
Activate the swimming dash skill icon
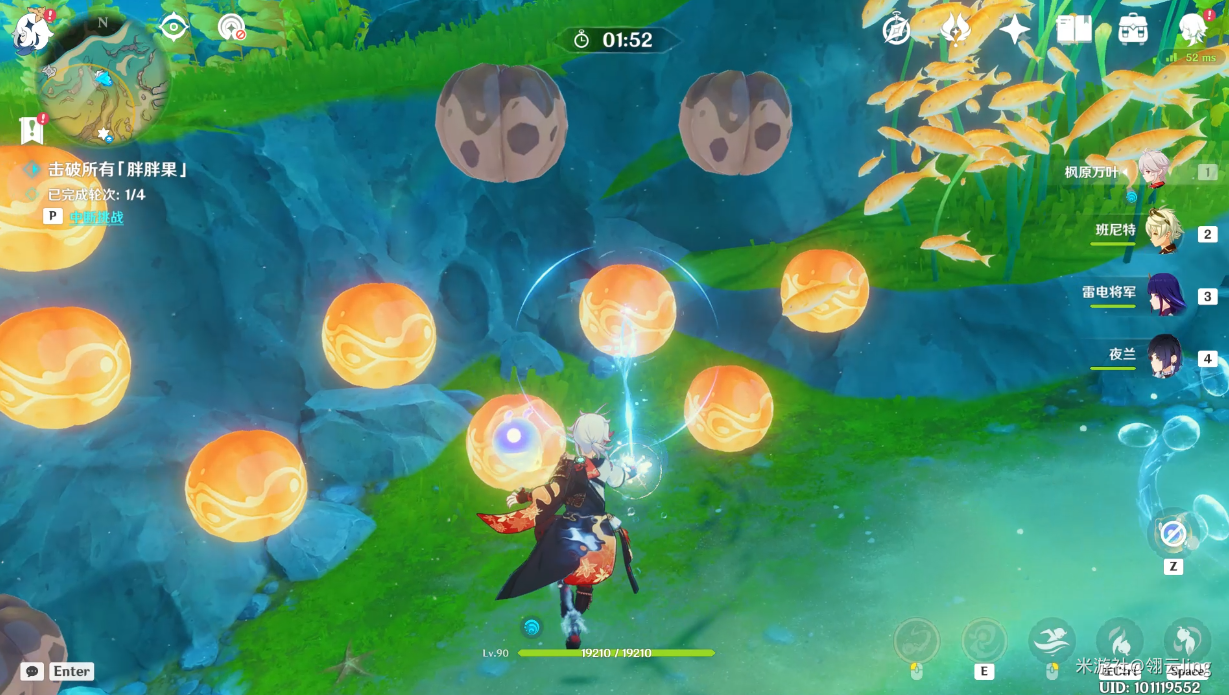(x=1051, y=640)
